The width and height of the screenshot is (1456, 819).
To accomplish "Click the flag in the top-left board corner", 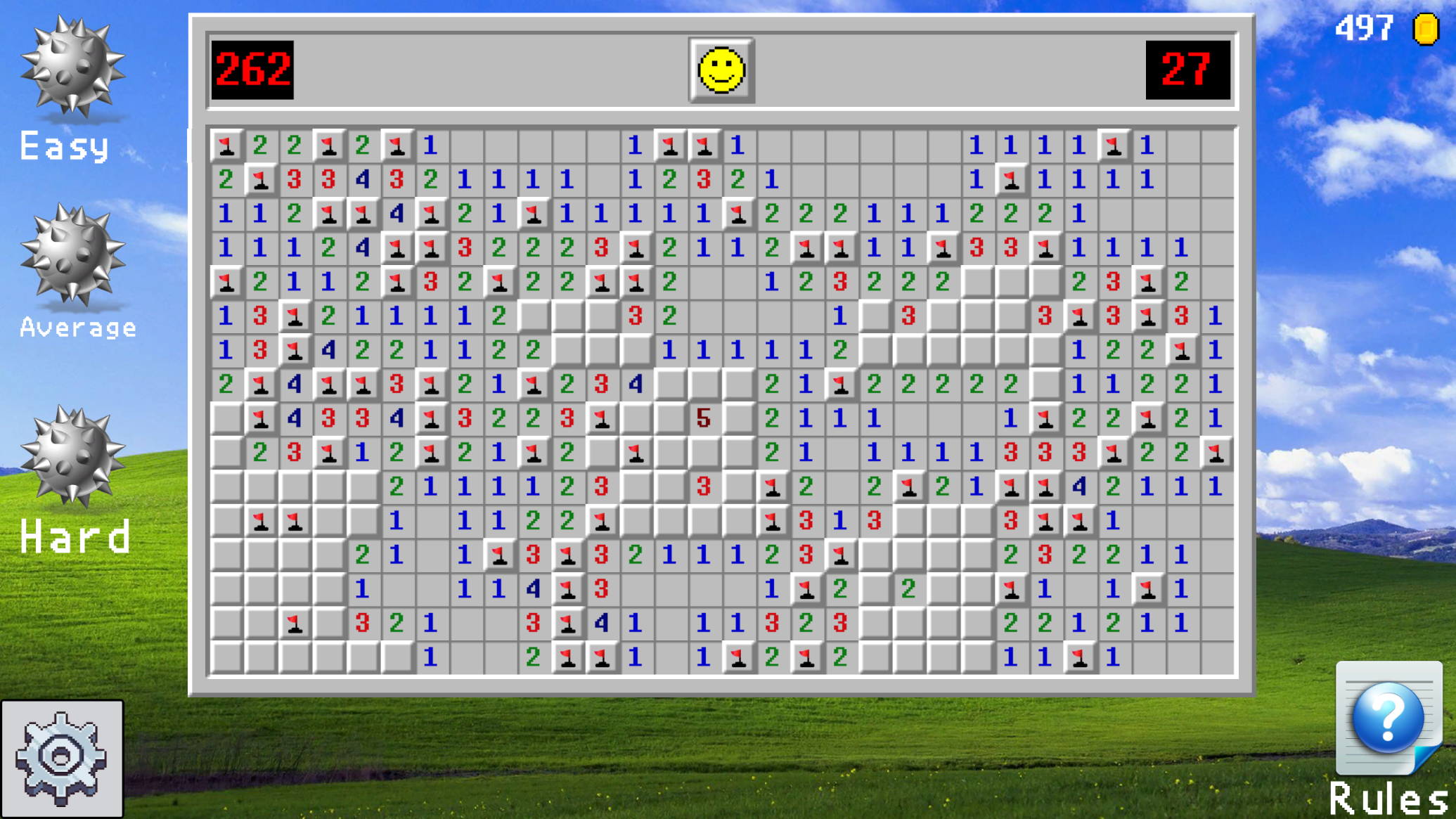I will click(x=226, y=146).
